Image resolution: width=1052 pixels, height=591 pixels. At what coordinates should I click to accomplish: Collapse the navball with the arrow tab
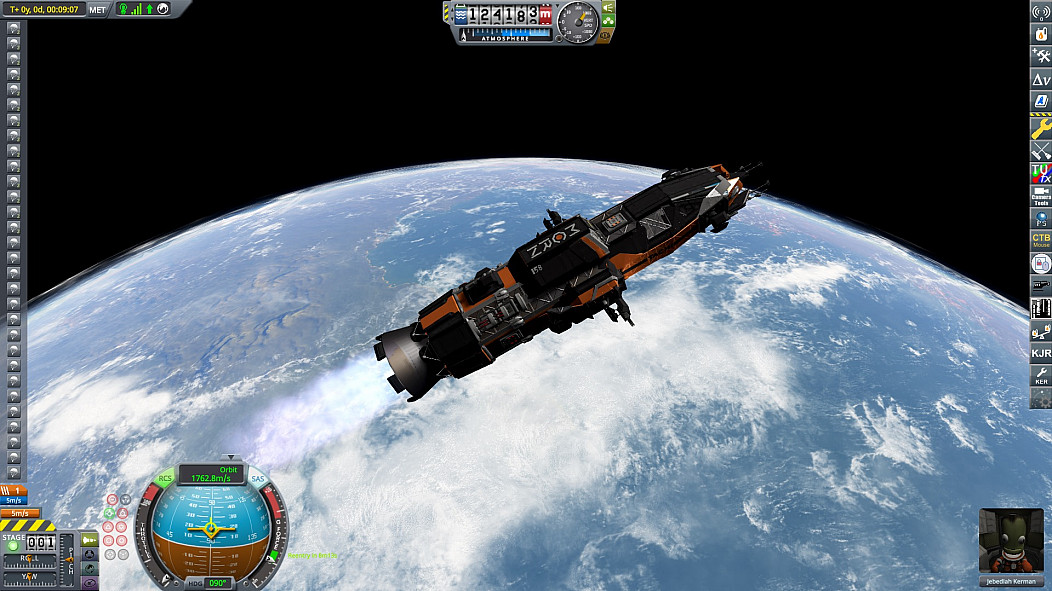point(229,457)
